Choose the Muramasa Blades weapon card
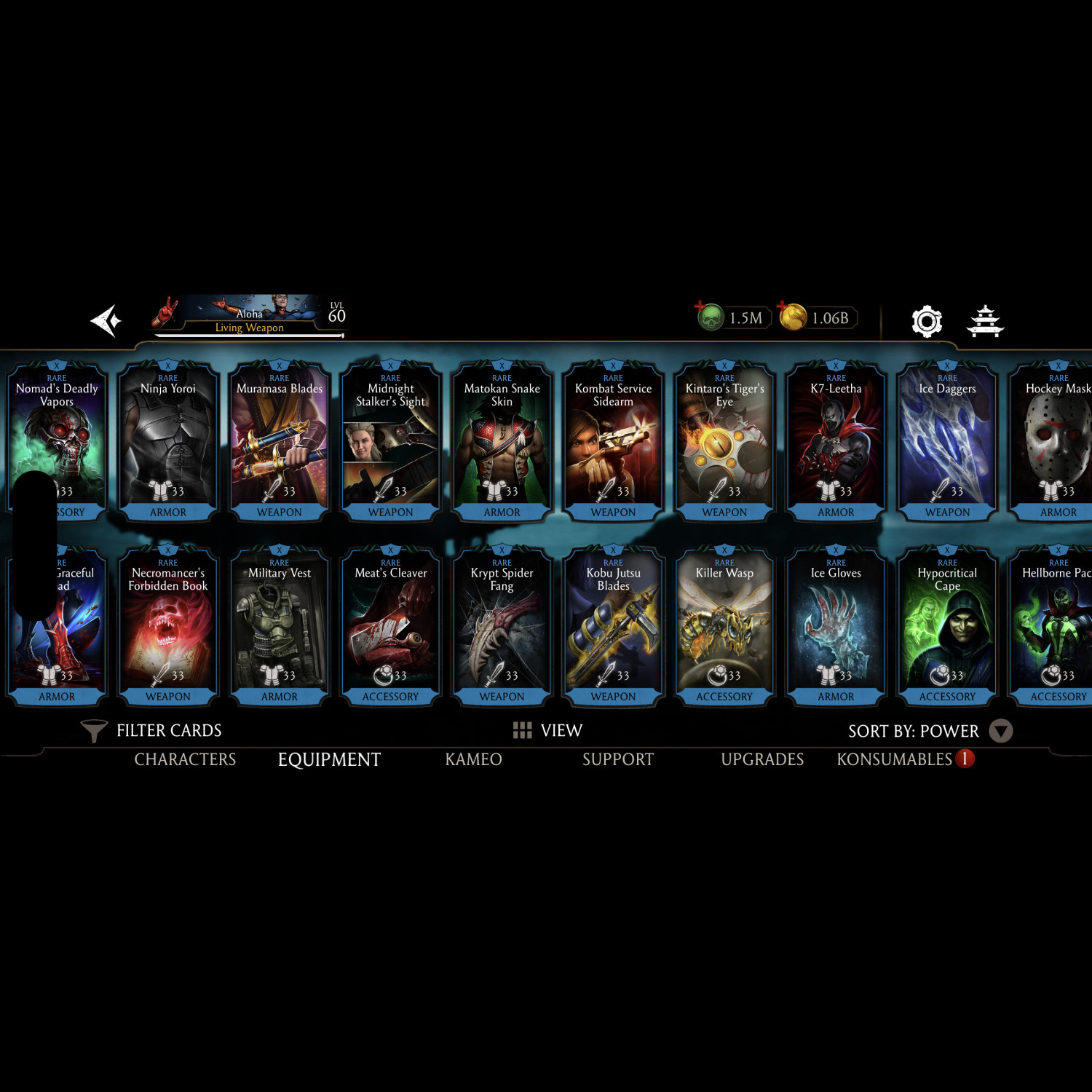The image size is (1092, 1092). (280, 441)
